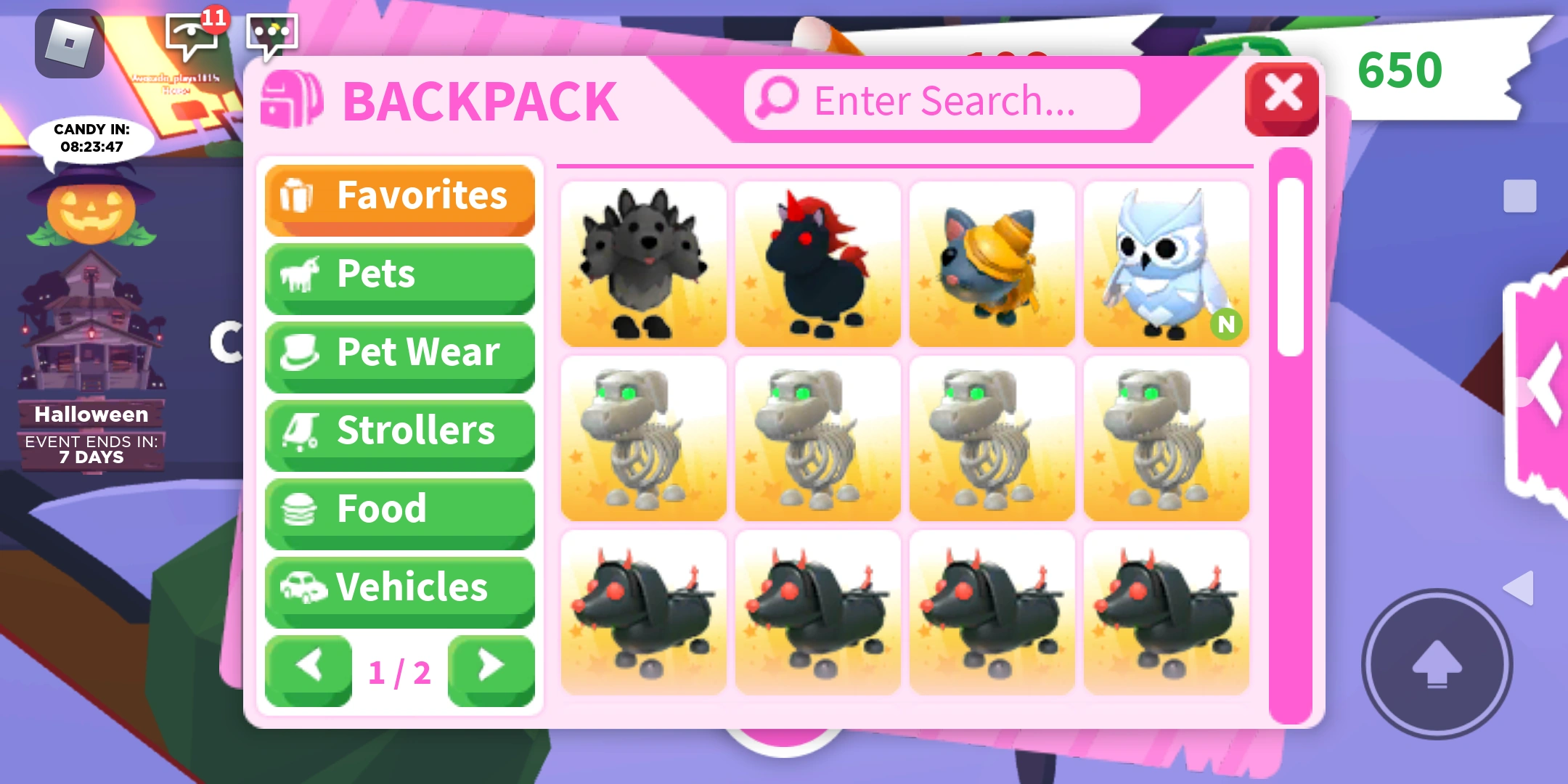Switch to the Pets category
The height and width of the screenshot is (784, 1568).
(399, 274)
